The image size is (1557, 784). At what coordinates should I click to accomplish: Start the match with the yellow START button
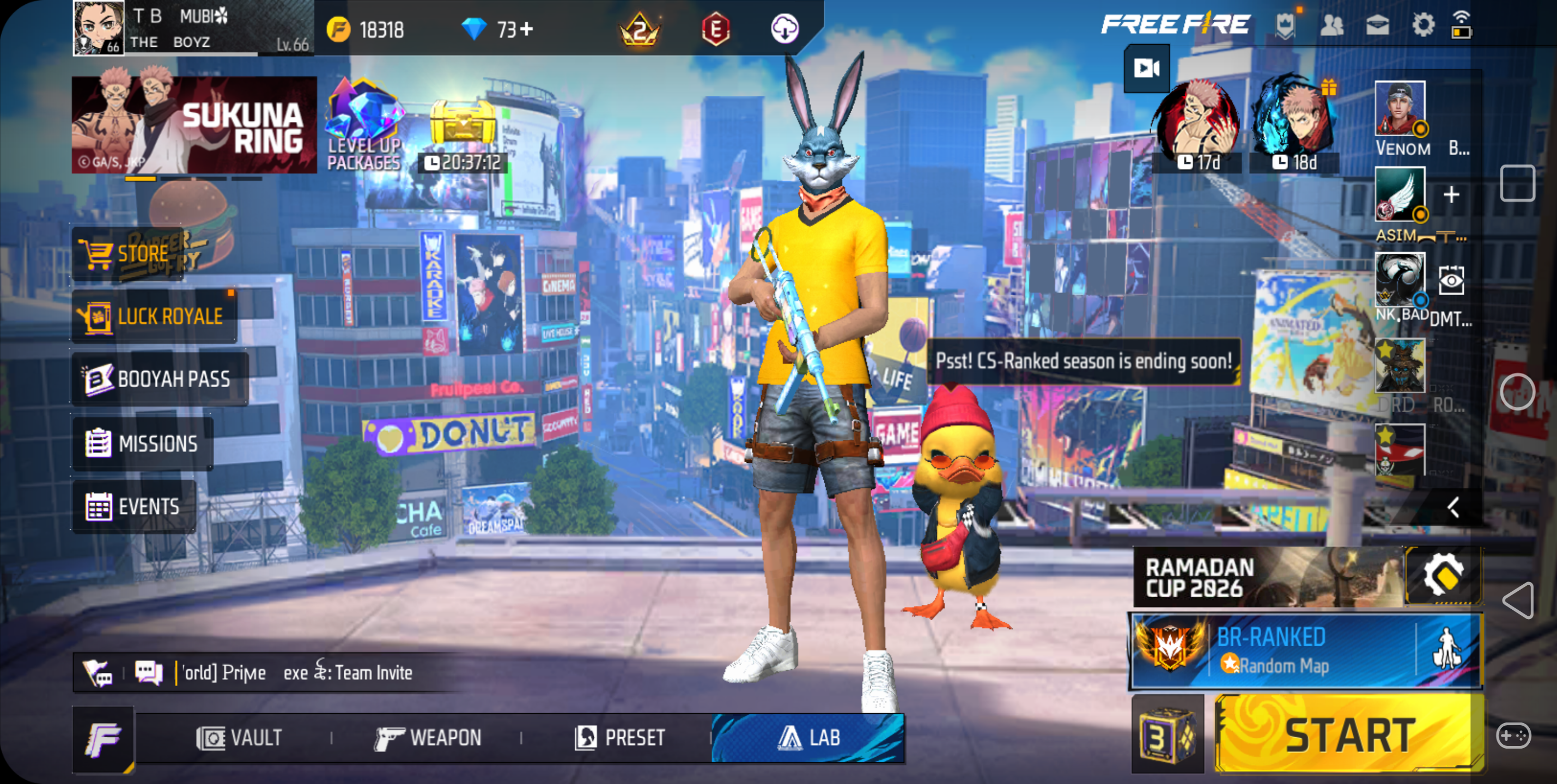click(1349, 734)
